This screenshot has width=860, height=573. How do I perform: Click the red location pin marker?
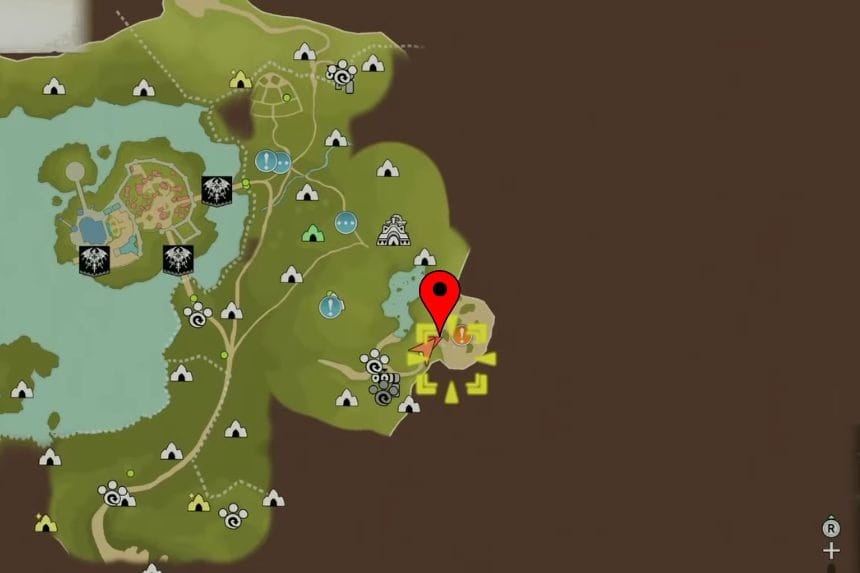[439, 295]
